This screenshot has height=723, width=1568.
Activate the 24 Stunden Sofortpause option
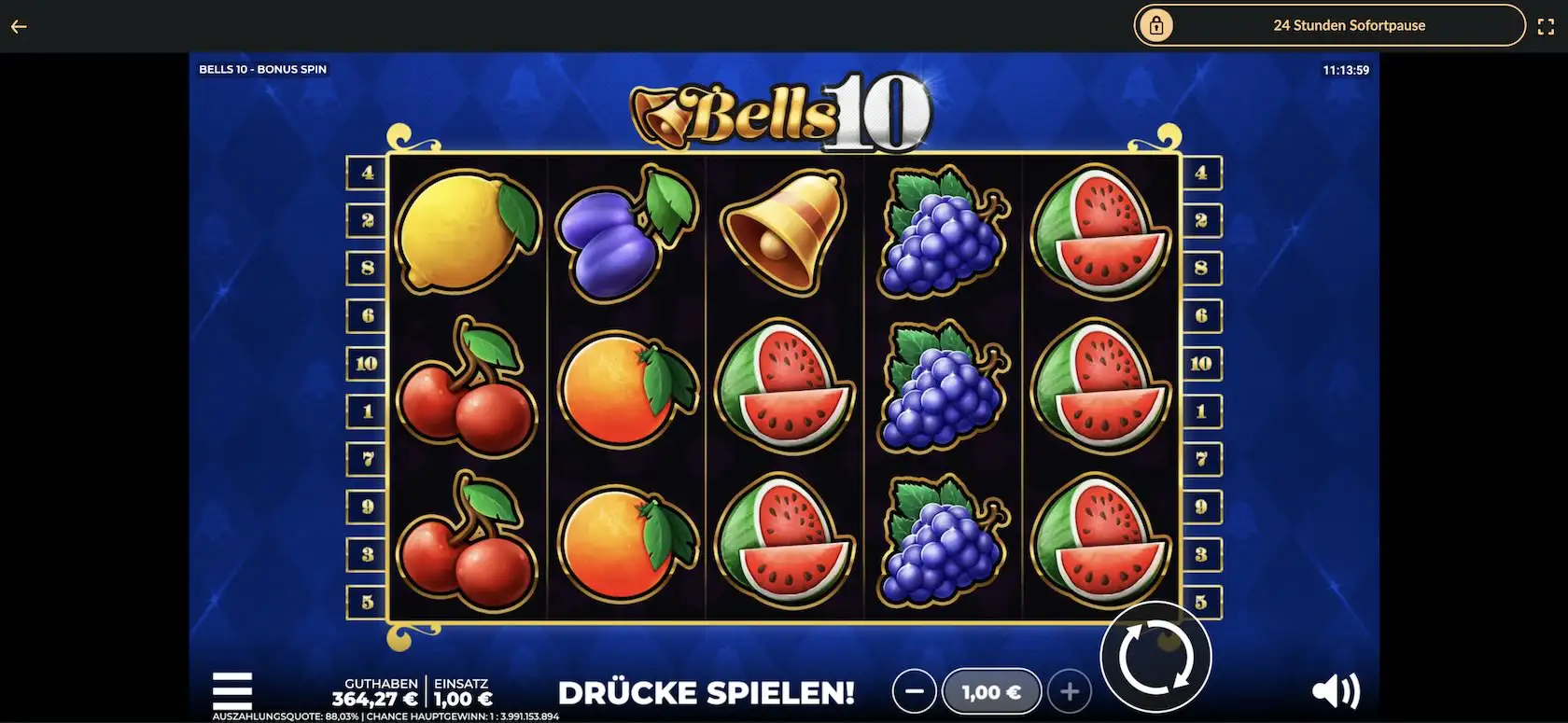(x=1350, y=25)
